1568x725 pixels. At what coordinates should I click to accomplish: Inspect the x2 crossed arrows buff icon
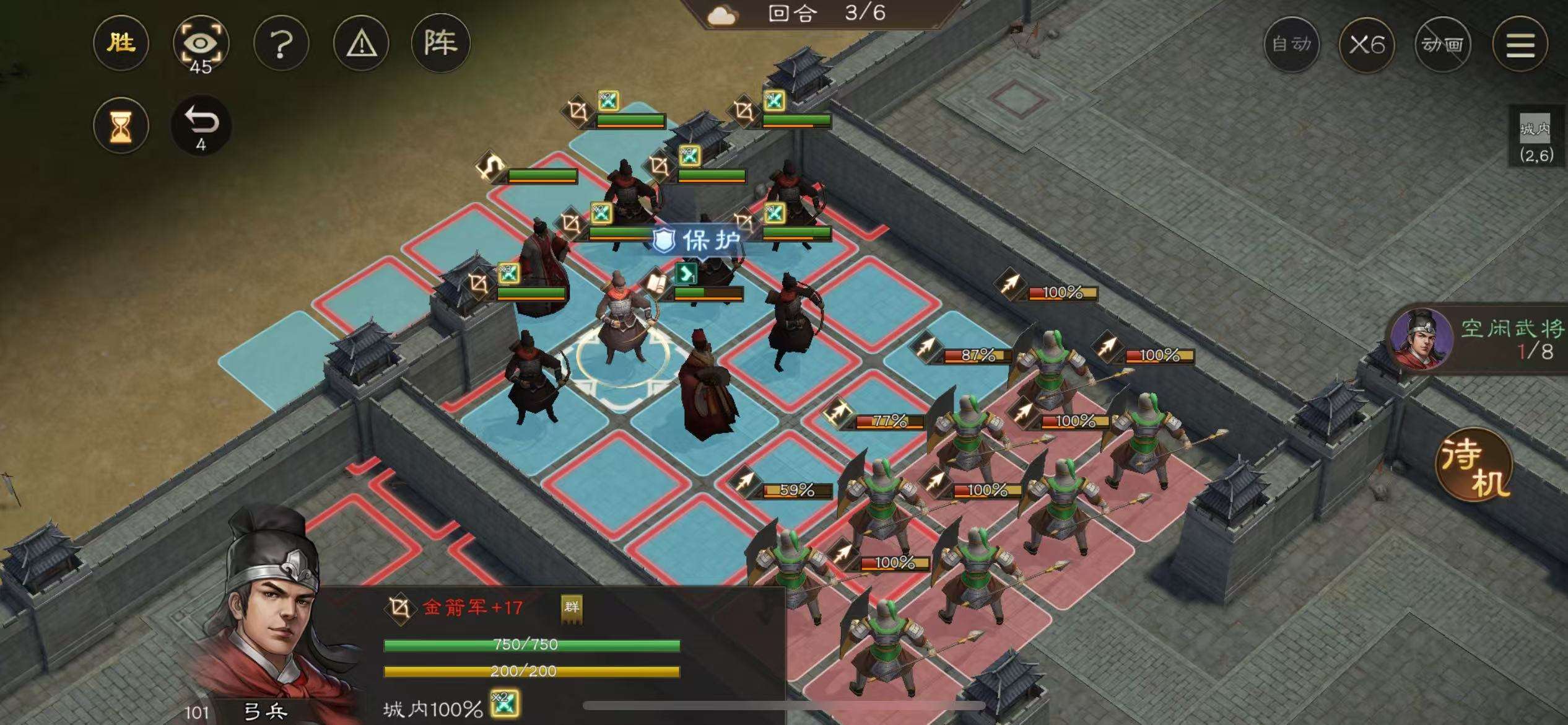504,705
